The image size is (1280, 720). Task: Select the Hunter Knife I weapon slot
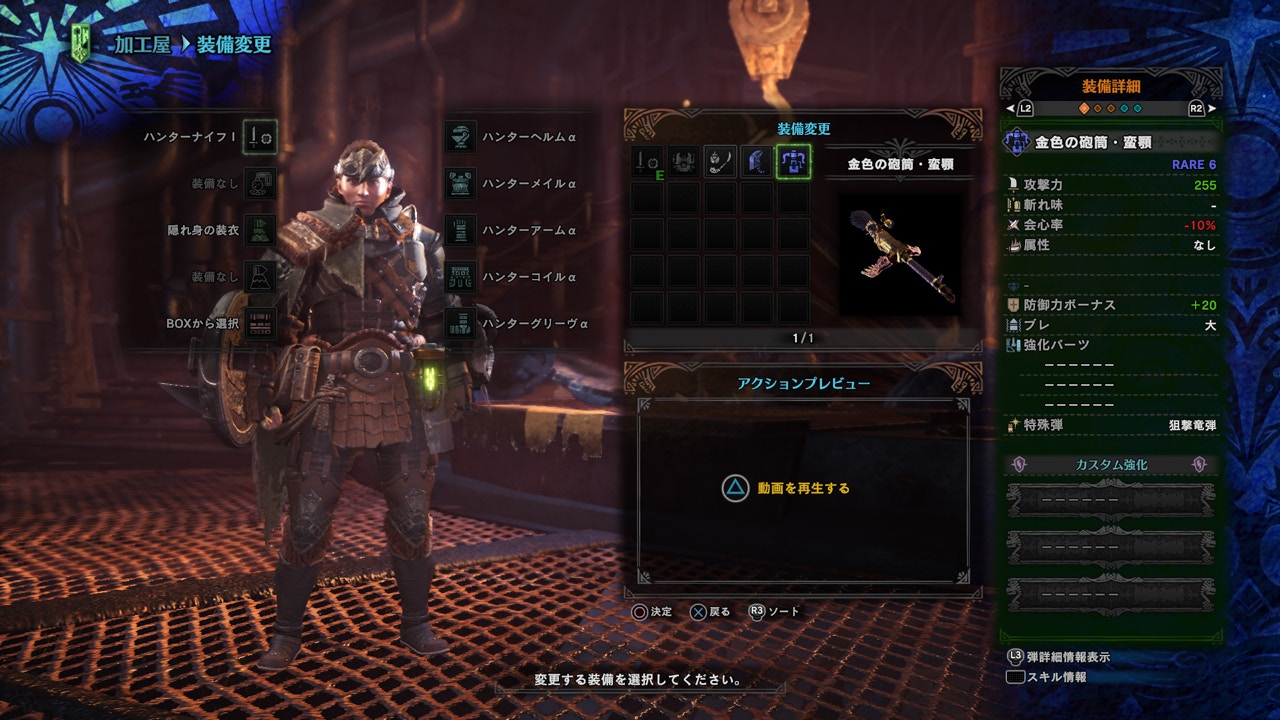(x=261, y=137)
